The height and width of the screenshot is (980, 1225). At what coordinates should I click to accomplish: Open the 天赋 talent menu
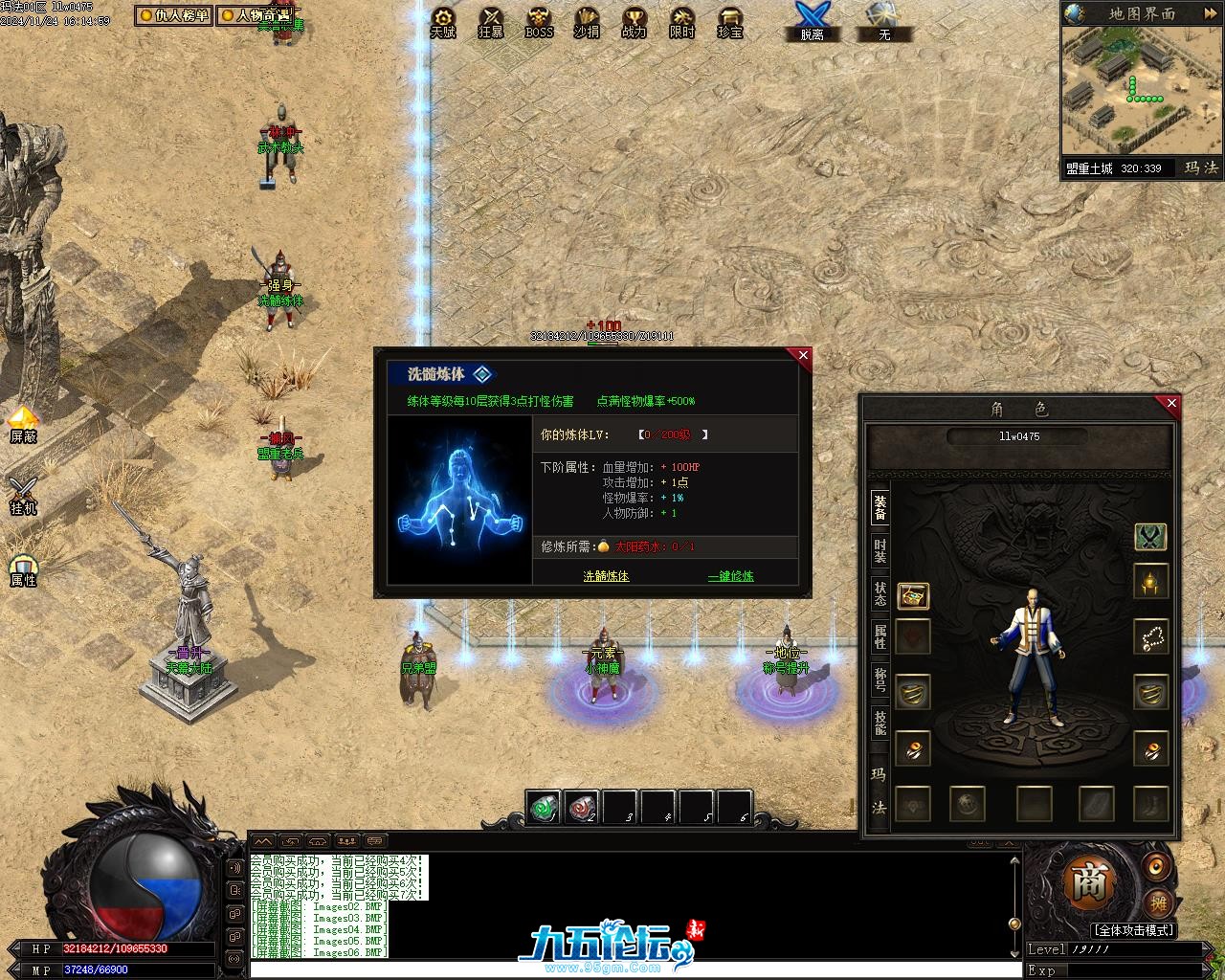(443, 22)
